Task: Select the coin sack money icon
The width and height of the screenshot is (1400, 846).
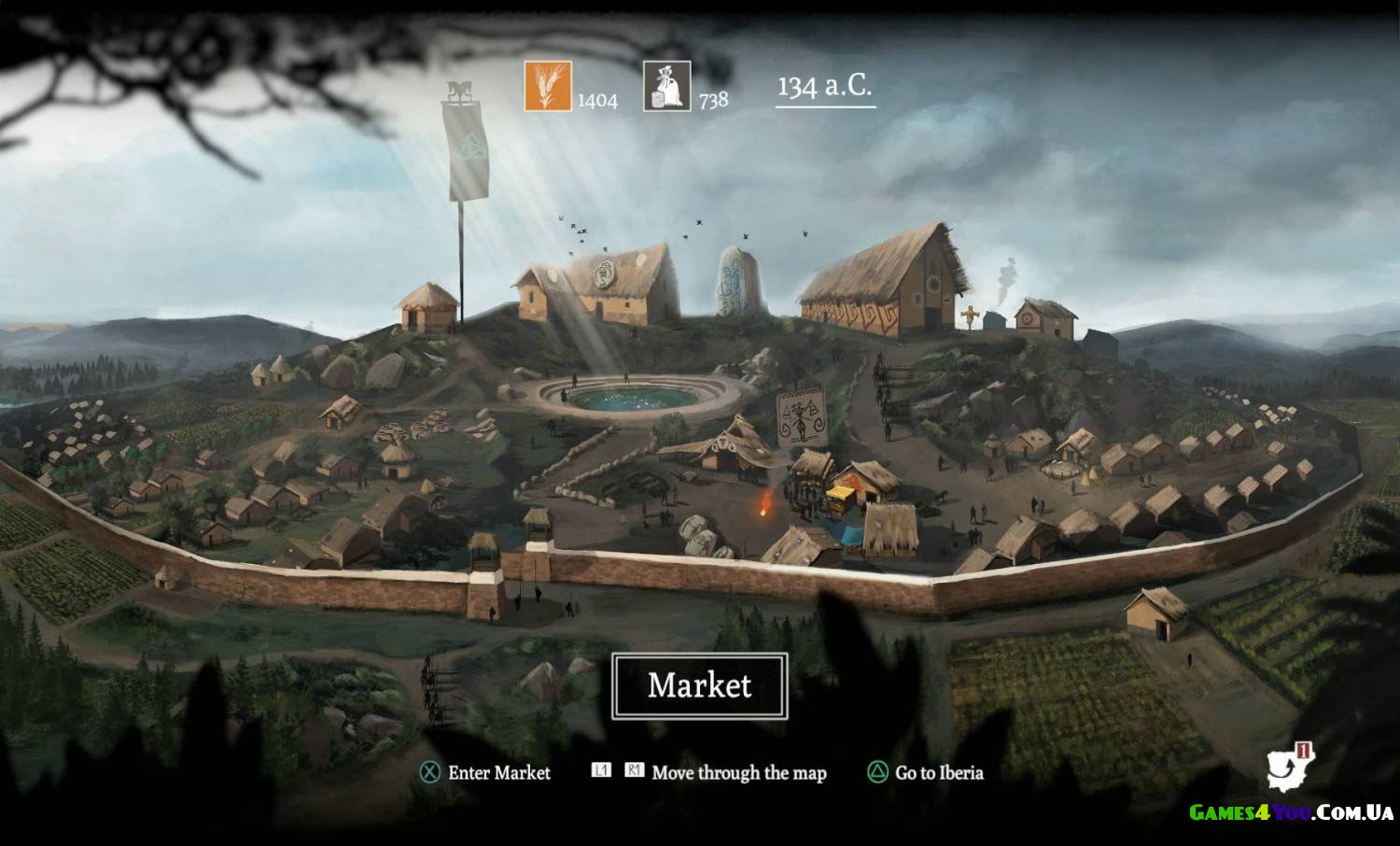Action: click(666, 87)
